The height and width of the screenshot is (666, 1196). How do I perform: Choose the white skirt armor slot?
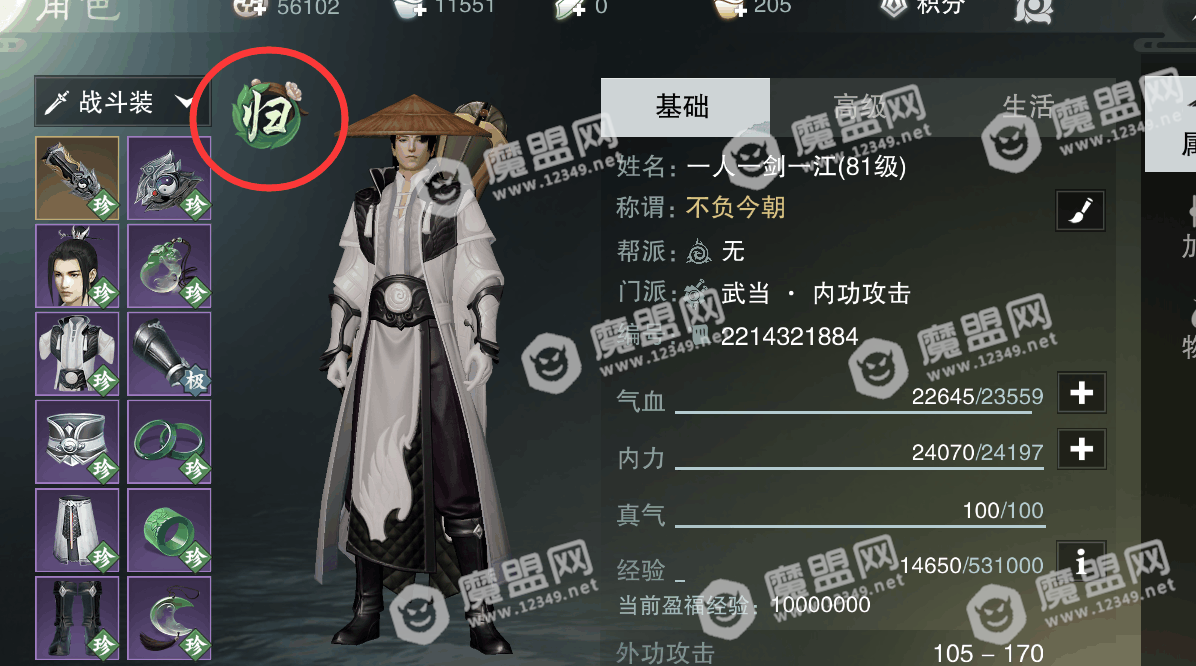[78, 530]
